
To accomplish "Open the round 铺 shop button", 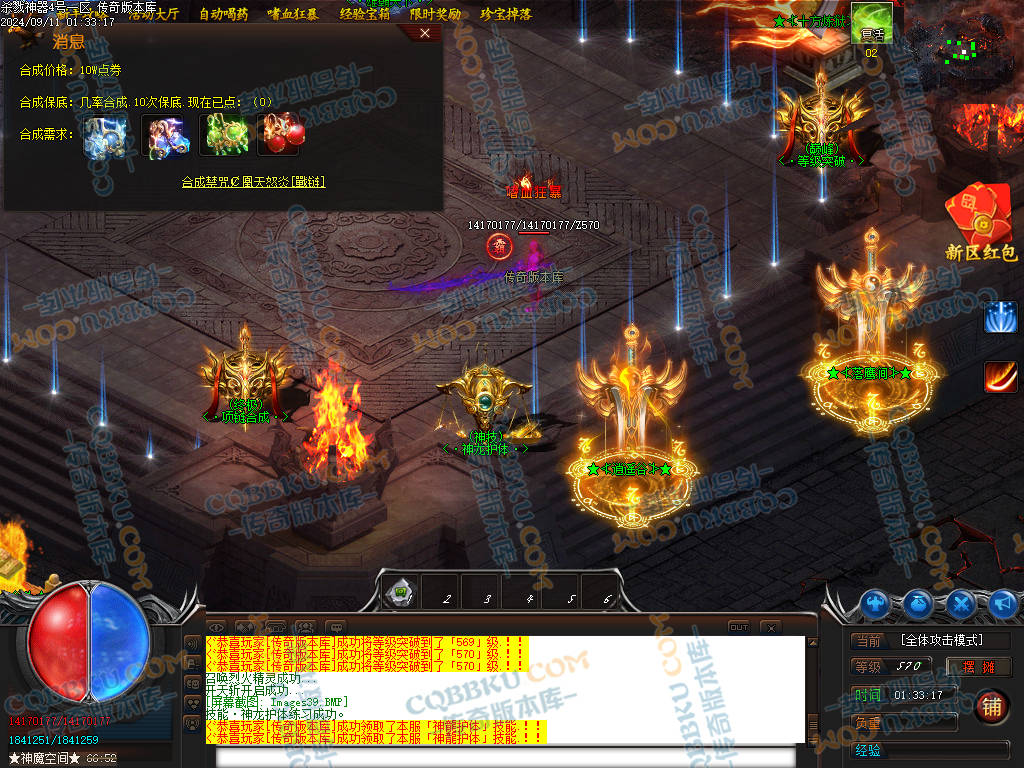I will (991, 706).
